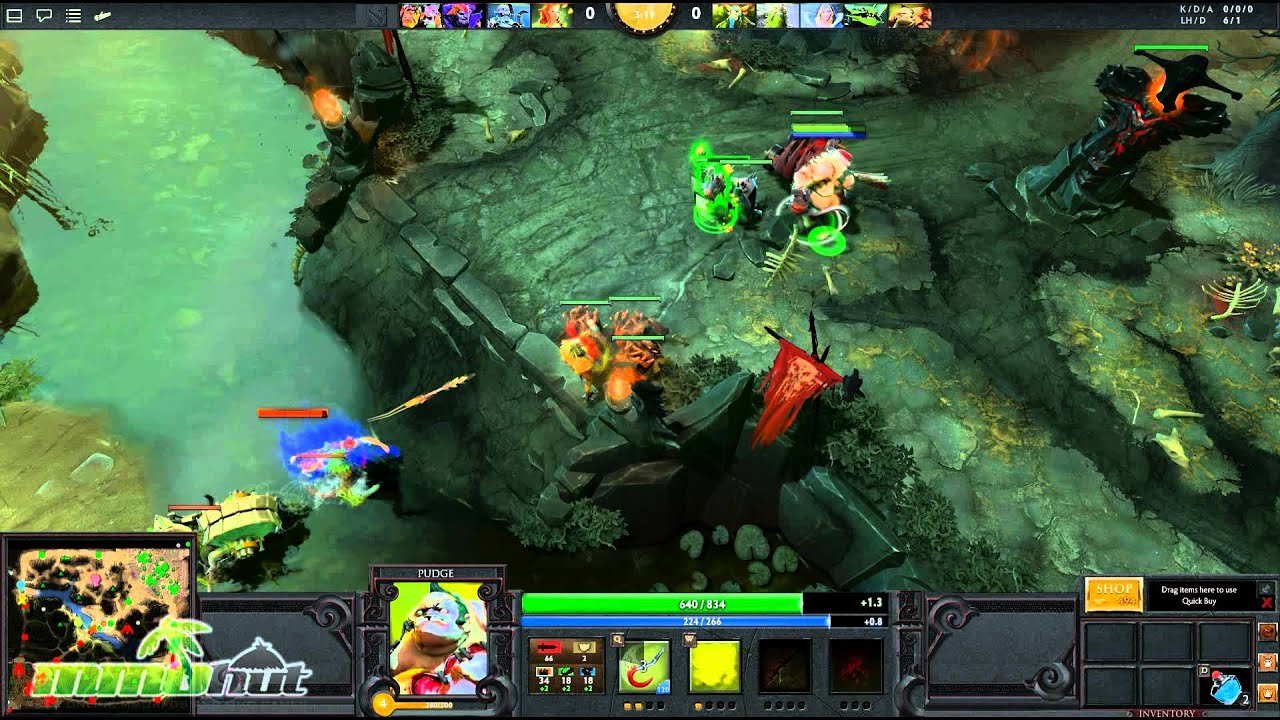
Task: Click the INVENTORY panel header
Action: pyautogui.click(x=1166, y=712)
